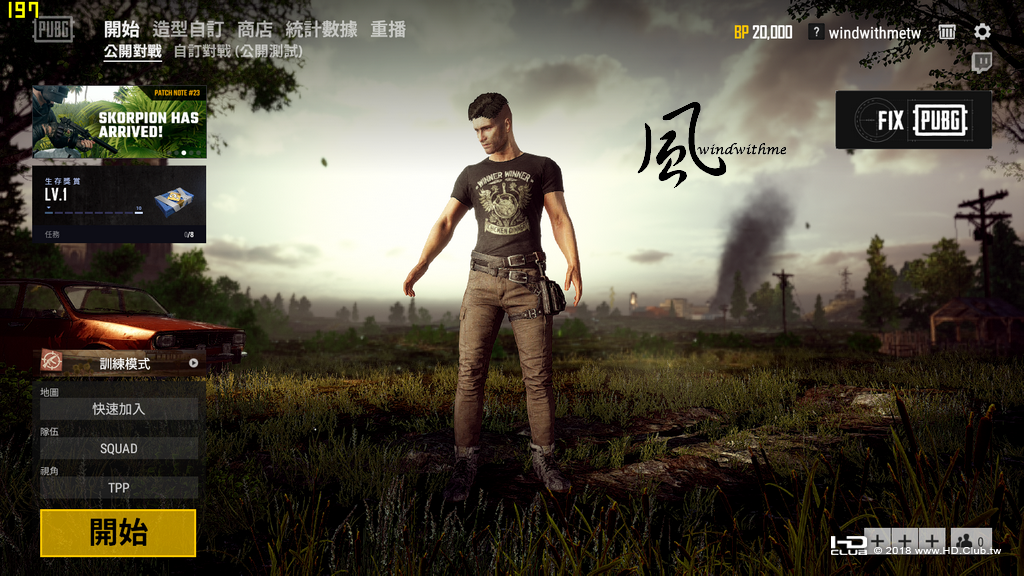Image resolution: width=1024 pixels, height=576 pixels.
Task: Go to the 商店 store tab
Action: (254, 29)
